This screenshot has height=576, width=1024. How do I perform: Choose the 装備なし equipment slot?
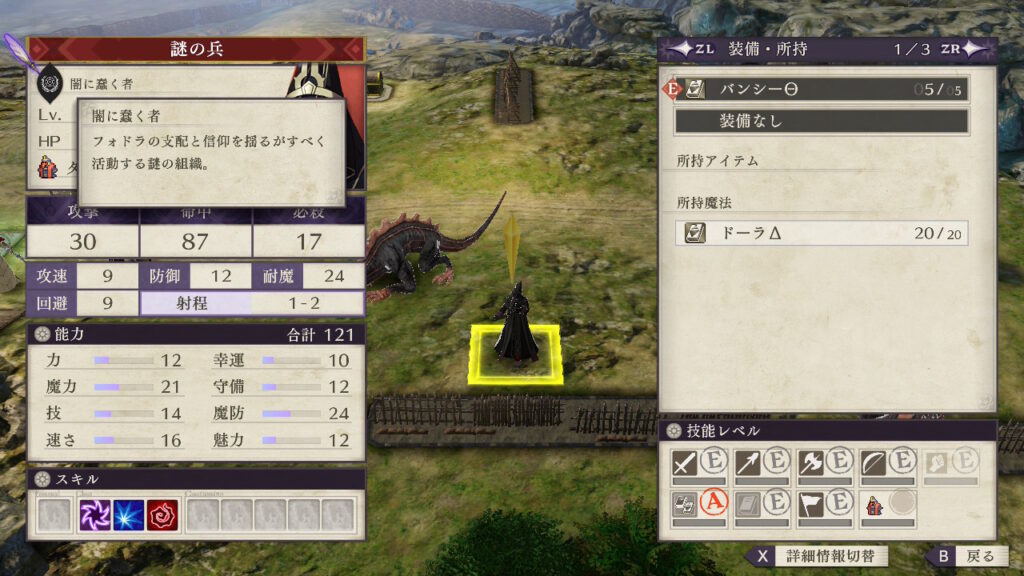pyautogui.click(x=820, y=121)
